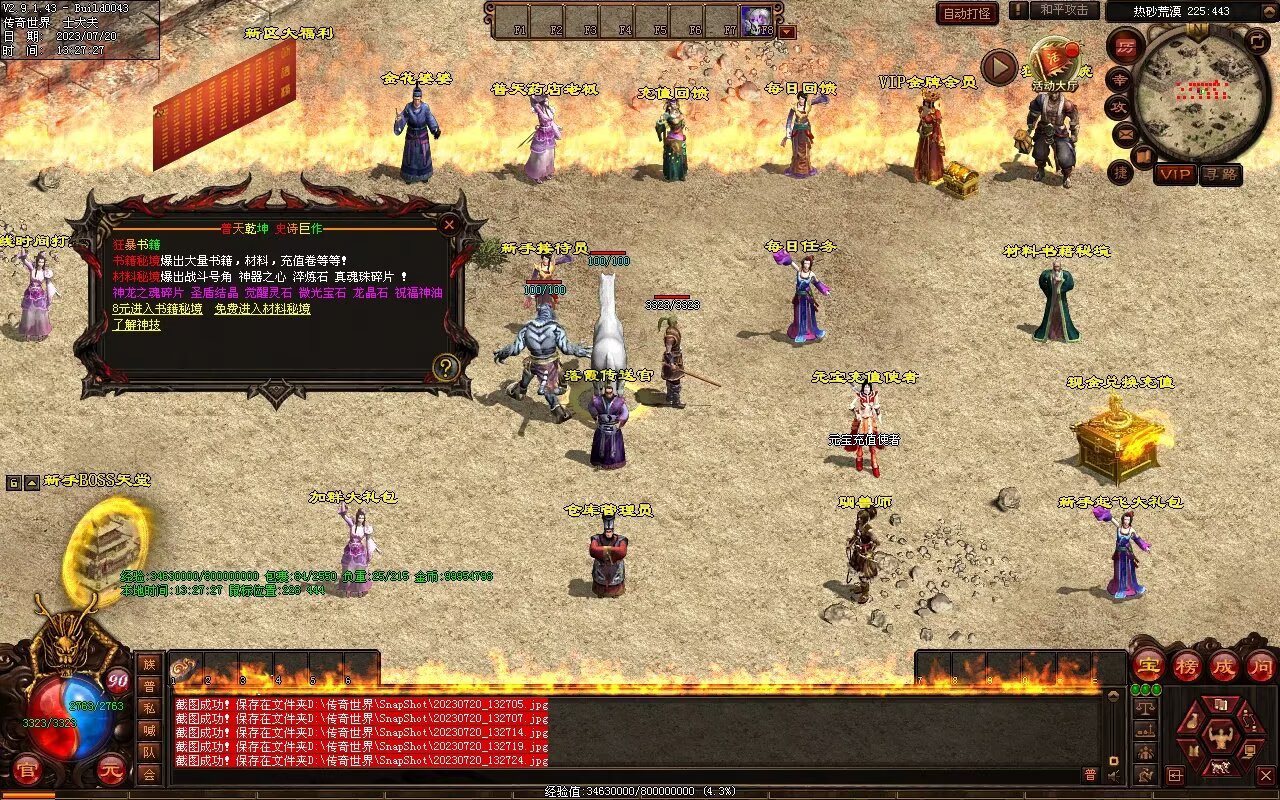Click the '了解神技' dialogue link
Screen dimensions: 1280x800
pos(136,325)
